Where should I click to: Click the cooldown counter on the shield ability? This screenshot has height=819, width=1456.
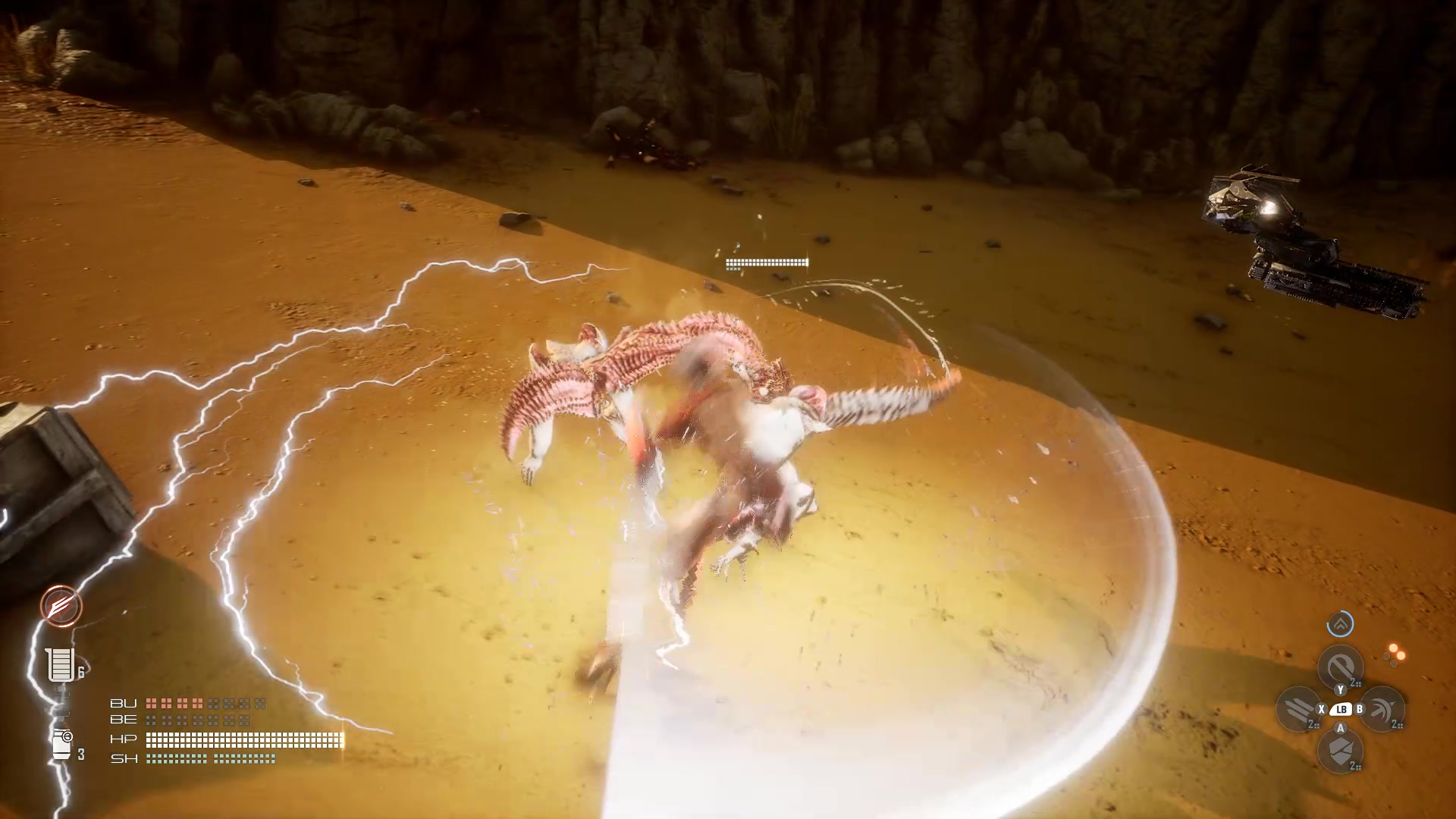coord(1355,766)
